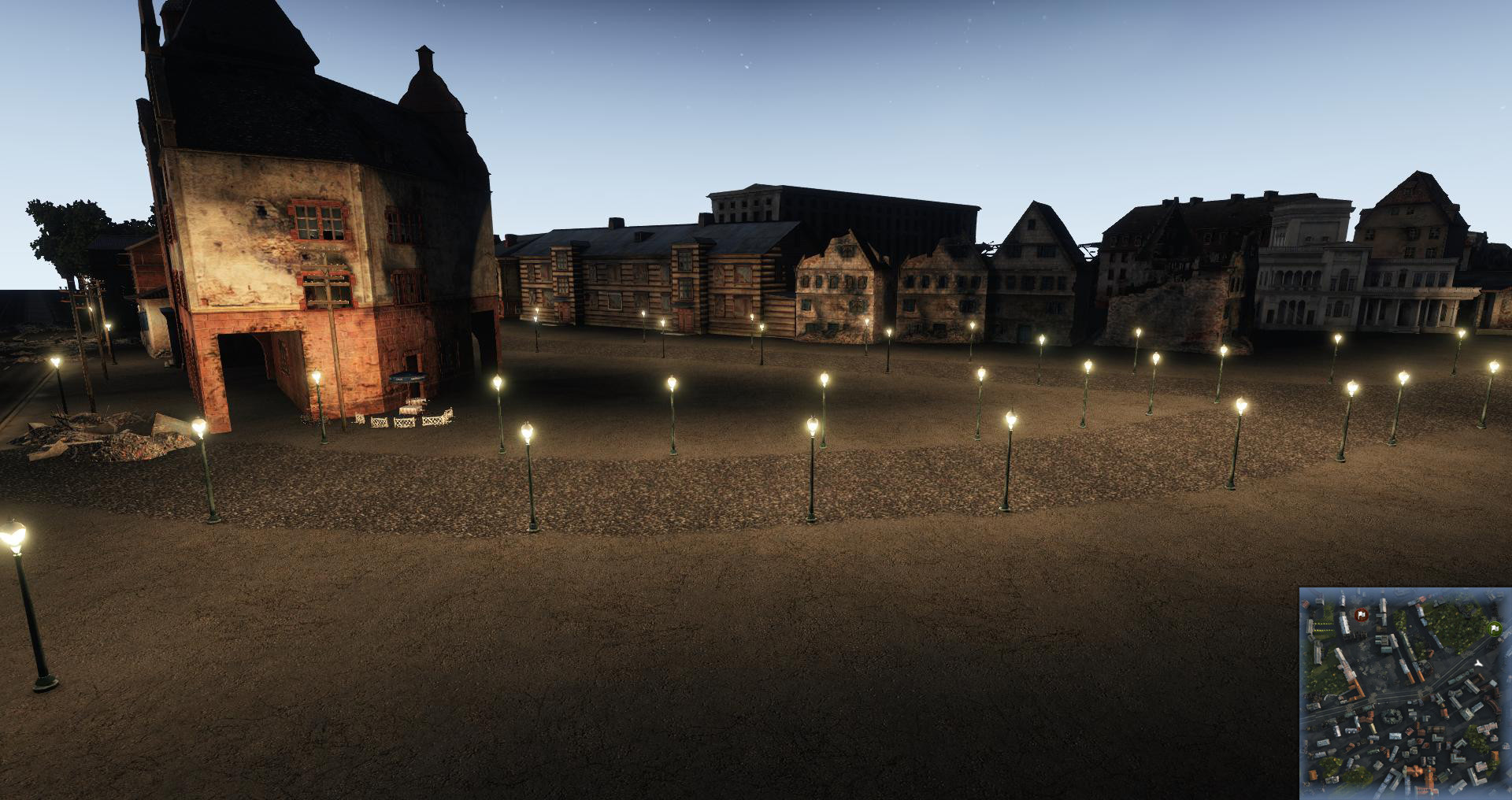Select the red flag marker on minimap
The height and width of the screenshot is (800, 1512).
(1361, 614)
